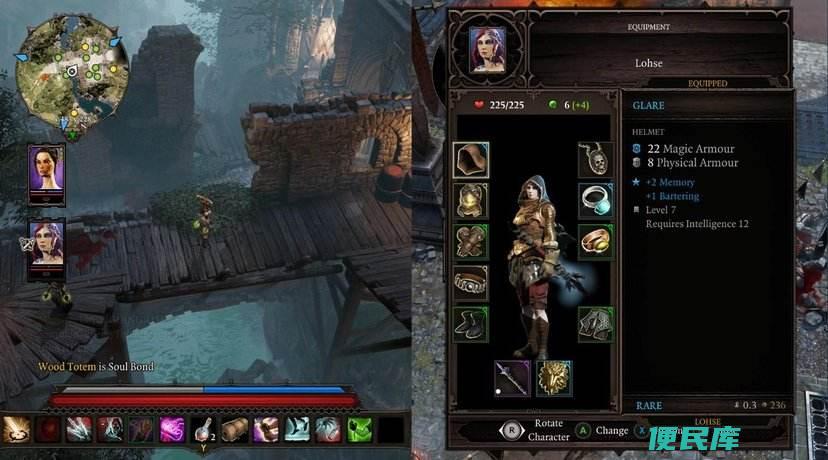Select the leather belt slot
This screenshot has height=460, width=828.
471,282
